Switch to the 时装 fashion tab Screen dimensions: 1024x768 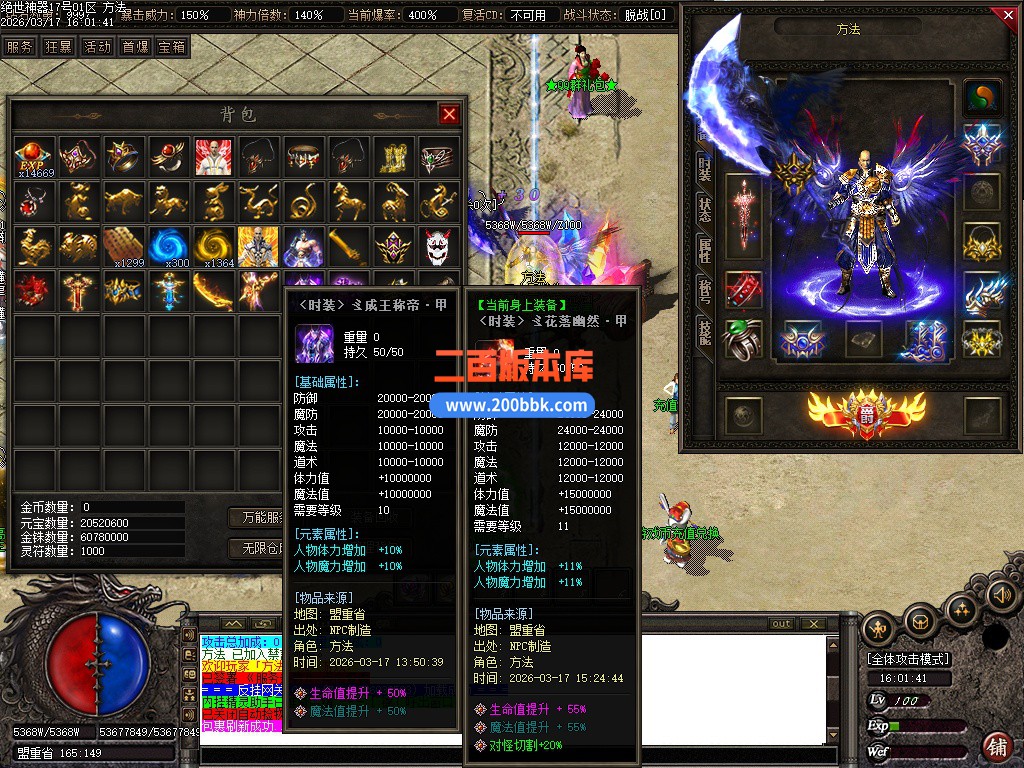click(704, 169)
